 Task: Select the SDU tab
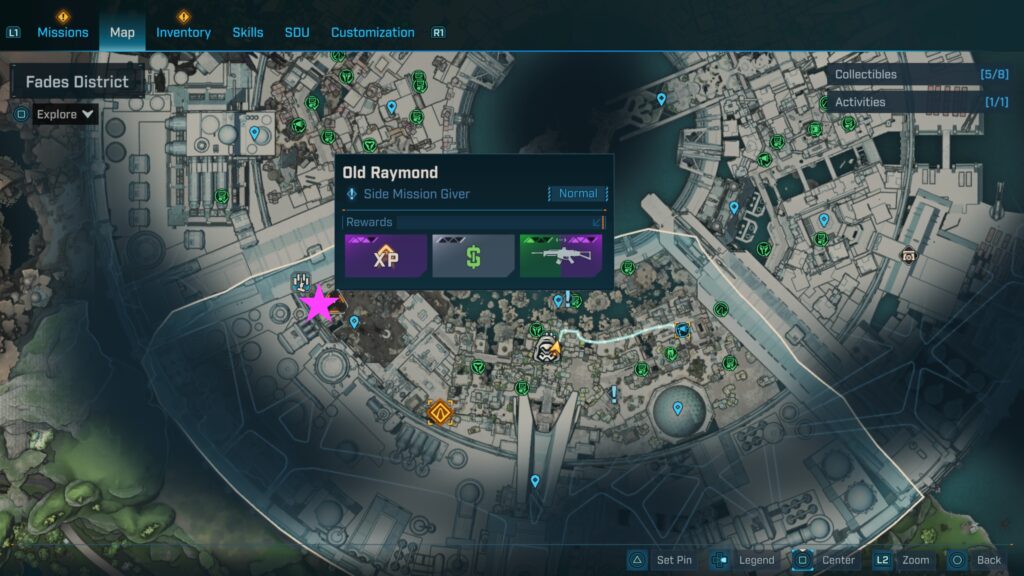(x=297, y=32)
